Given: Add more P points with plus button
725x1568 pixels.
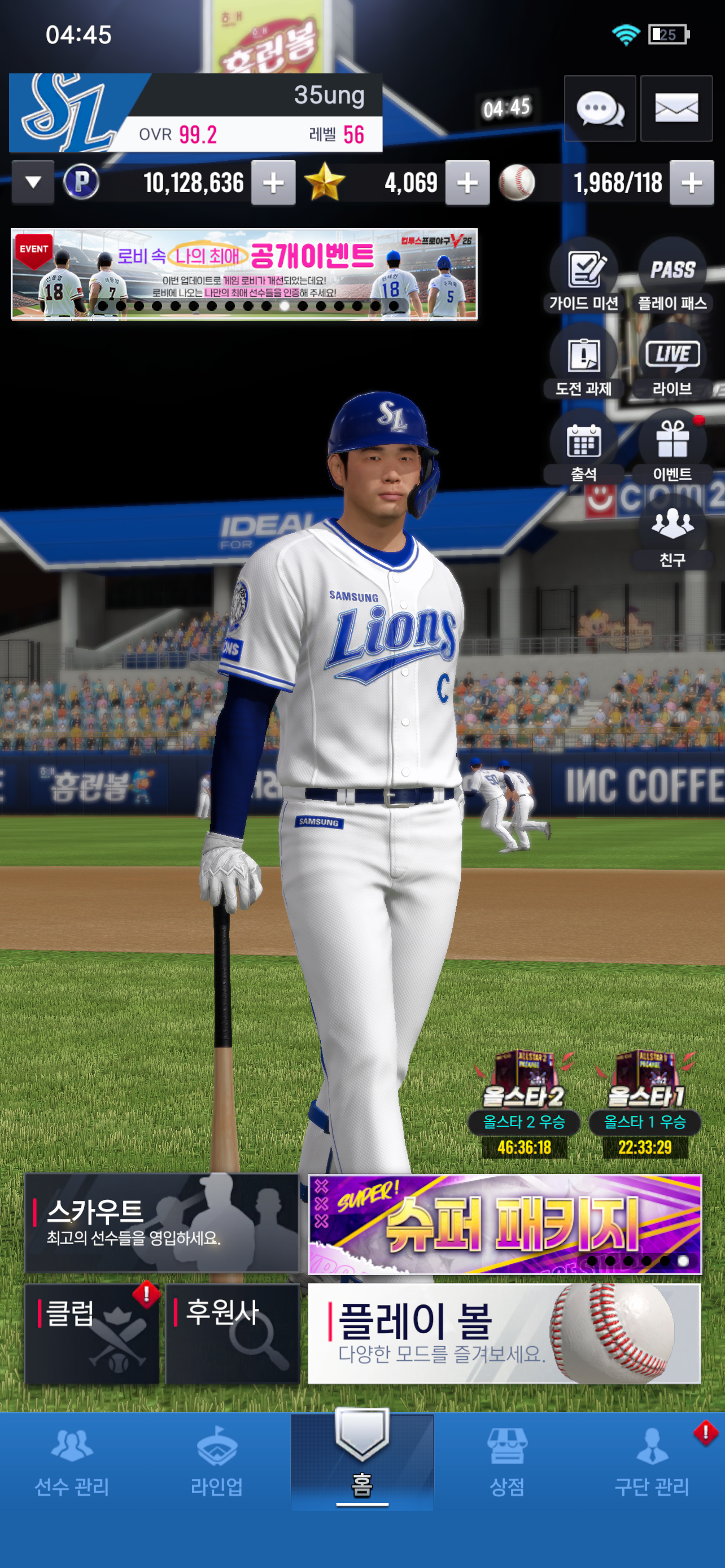Looking at the screenshot, I should pyautogui.click(x=273, y=183).
